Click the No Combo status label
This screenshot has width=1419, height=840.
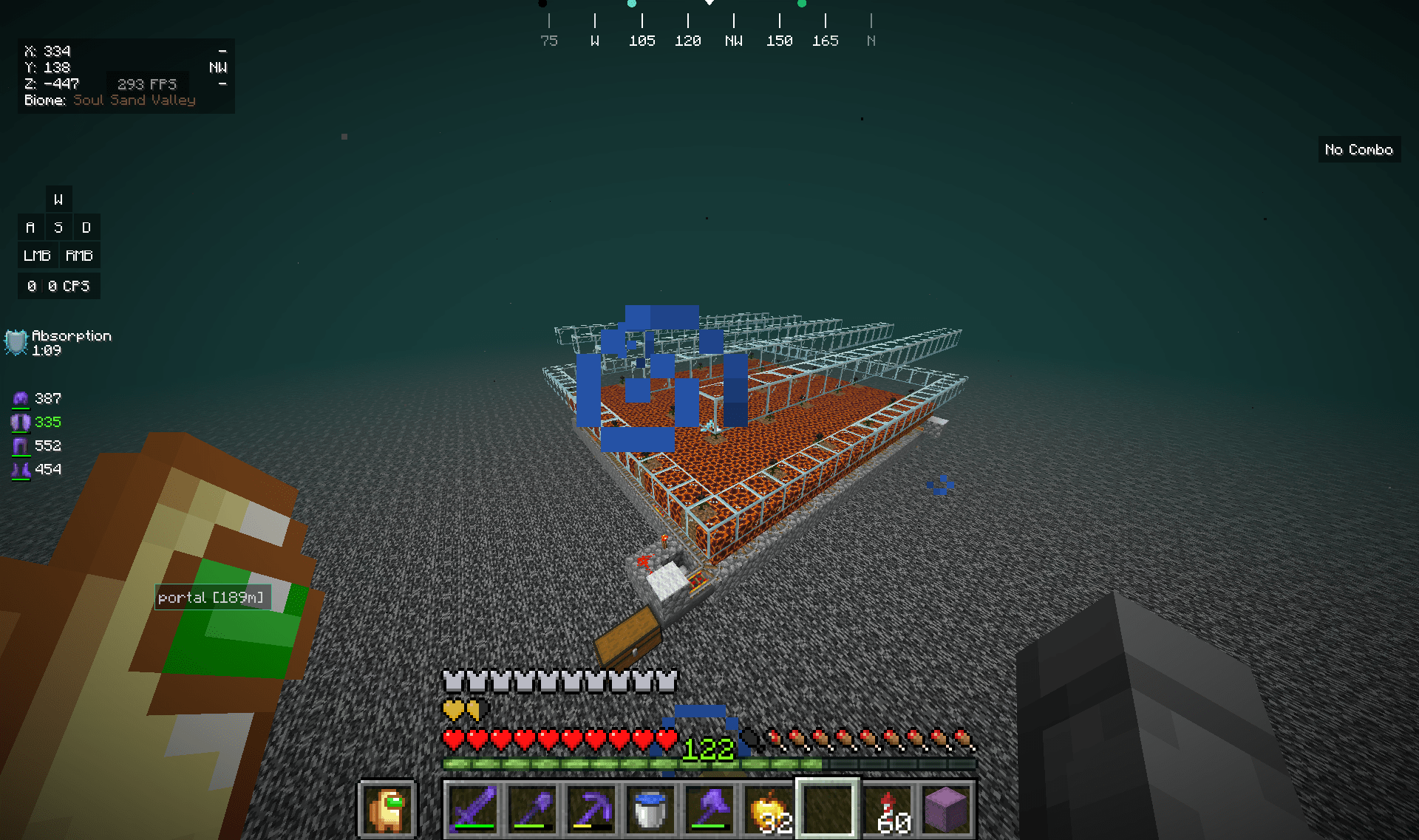coord(1358,148)
